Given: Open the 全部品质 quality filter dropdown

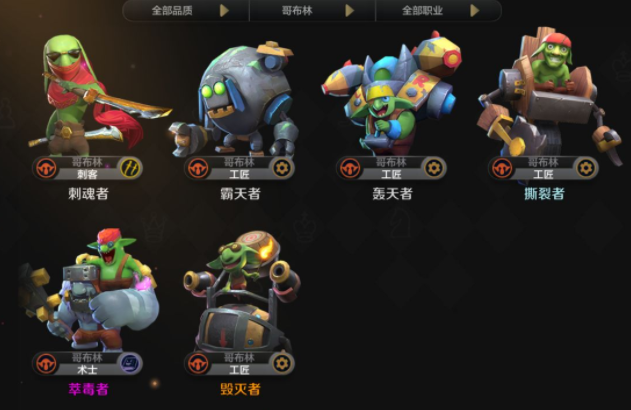Looking at the screenshot, I should 185,11.
